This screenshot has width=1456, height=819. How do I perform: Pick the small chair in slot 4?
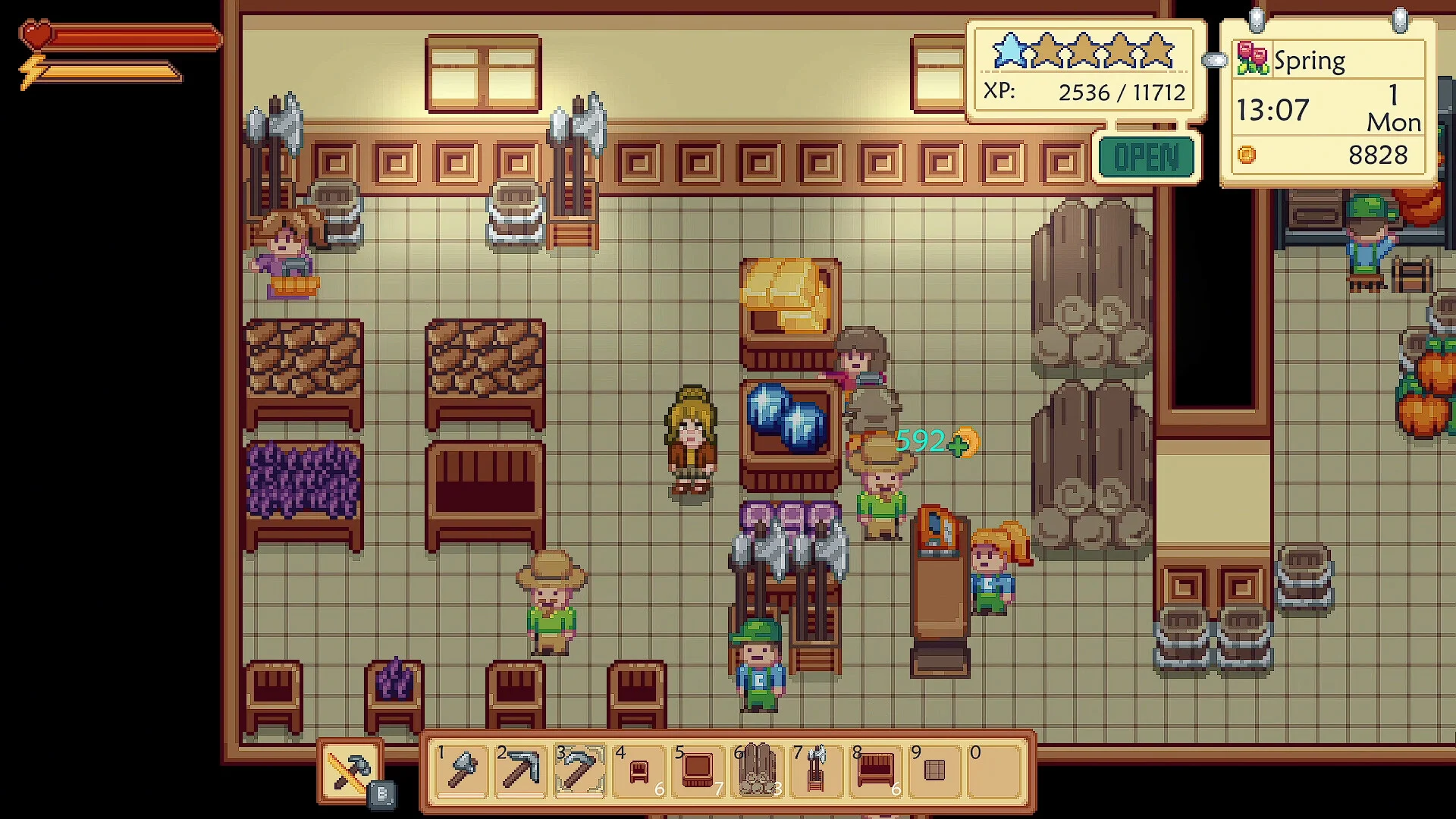coord(639,770)
